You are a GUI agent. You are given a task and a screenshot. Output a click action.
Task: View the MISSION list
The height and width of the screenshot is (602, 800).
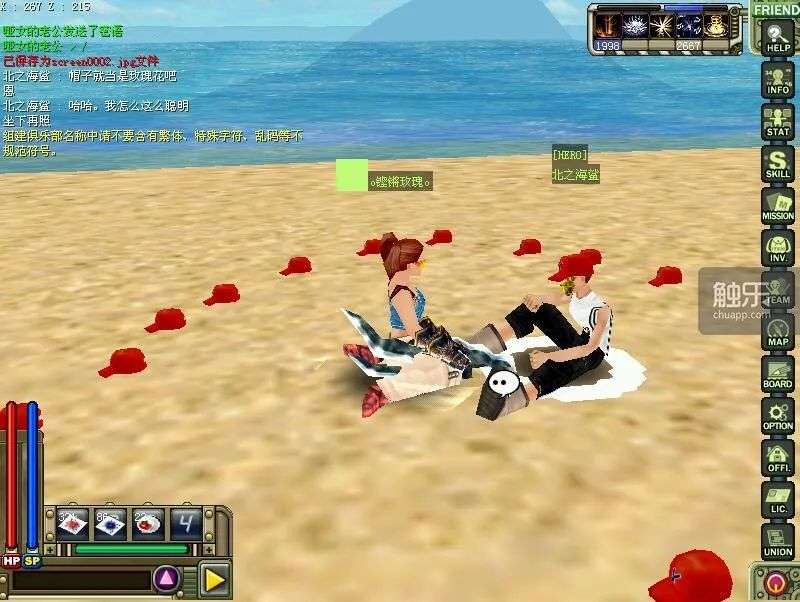coord(777,205)
